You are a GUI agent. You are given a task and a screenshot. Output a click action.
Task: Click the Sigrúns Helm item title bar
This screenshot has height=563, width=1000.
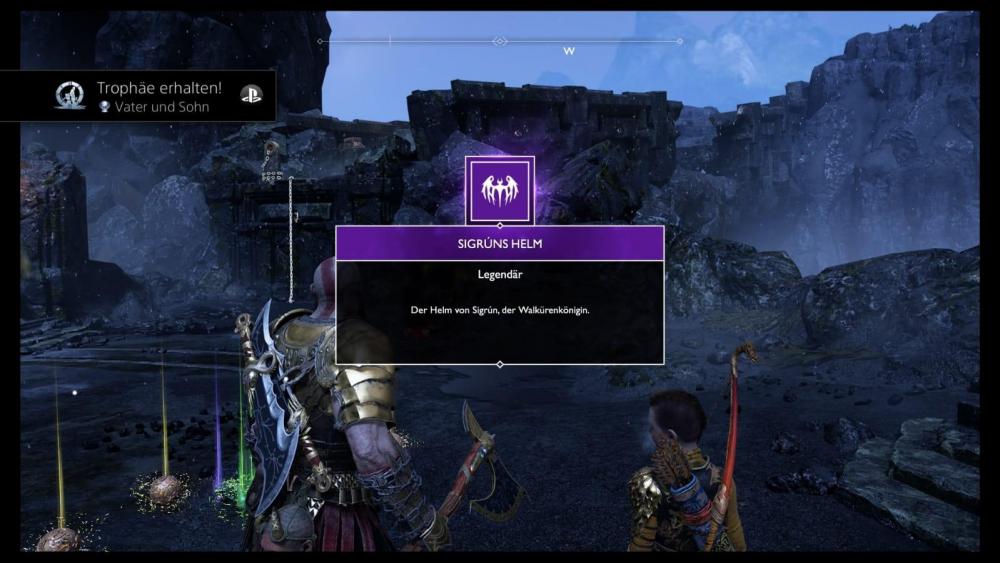tap(500, 243)
